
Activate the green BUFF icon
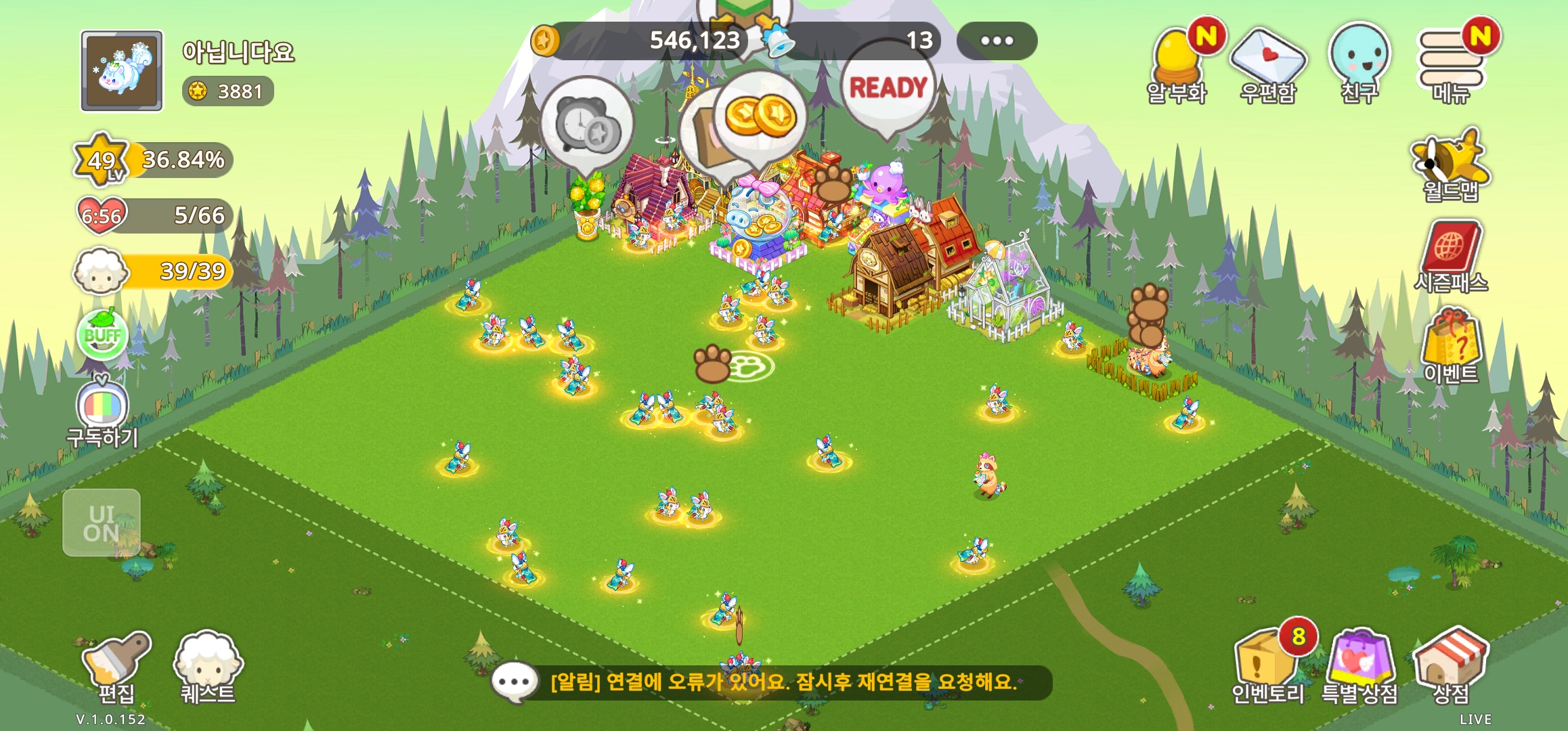tap(102, 335)
